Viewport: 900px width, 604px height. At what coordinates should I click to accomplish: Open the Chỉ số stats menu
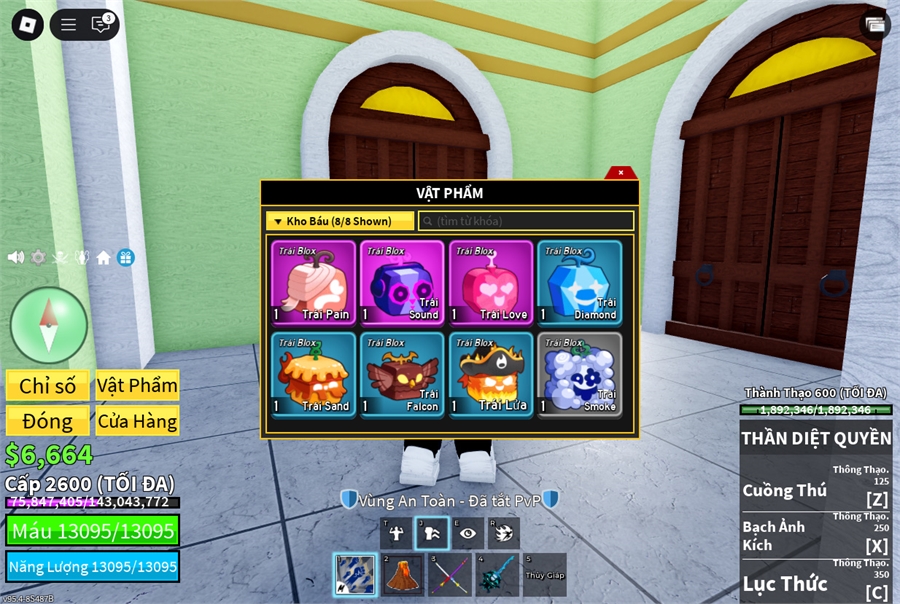[48, 386]
